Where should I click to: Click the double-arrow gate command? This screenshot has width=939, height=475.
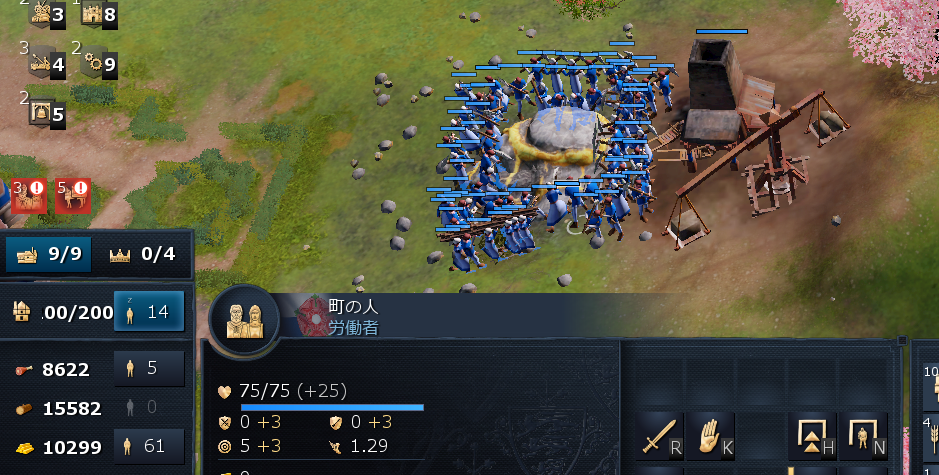[x=813, y=435]
